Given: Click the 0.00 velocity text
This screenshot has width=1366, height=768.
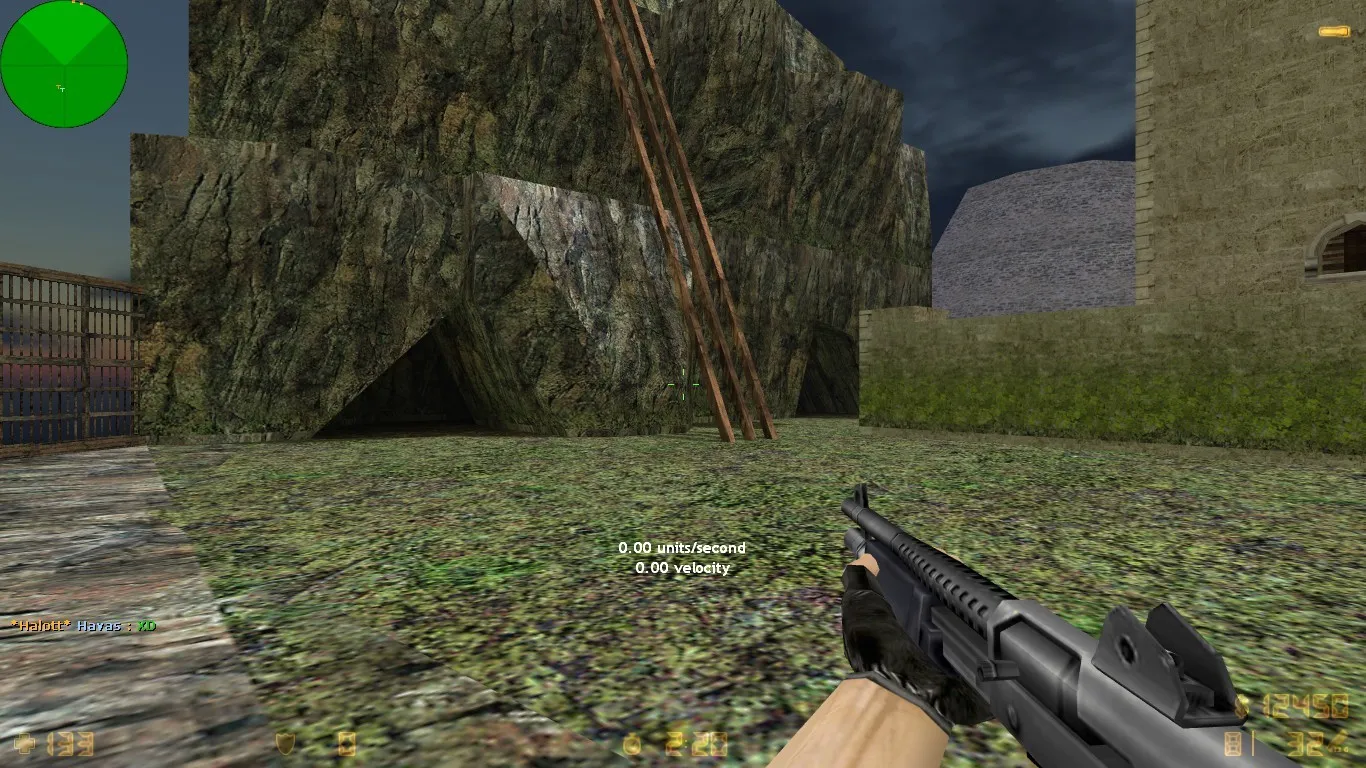Looking at the screenshot, I should tap(683, 568).
